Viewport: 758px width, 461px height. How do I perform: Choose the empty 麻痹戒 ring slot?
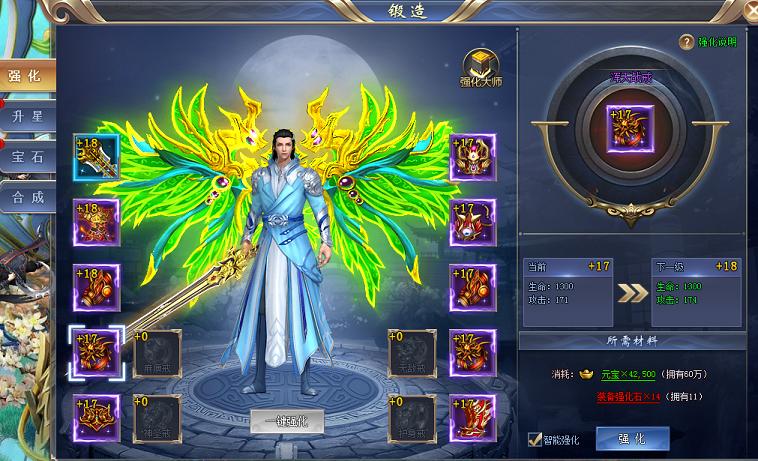click(157, 353)
